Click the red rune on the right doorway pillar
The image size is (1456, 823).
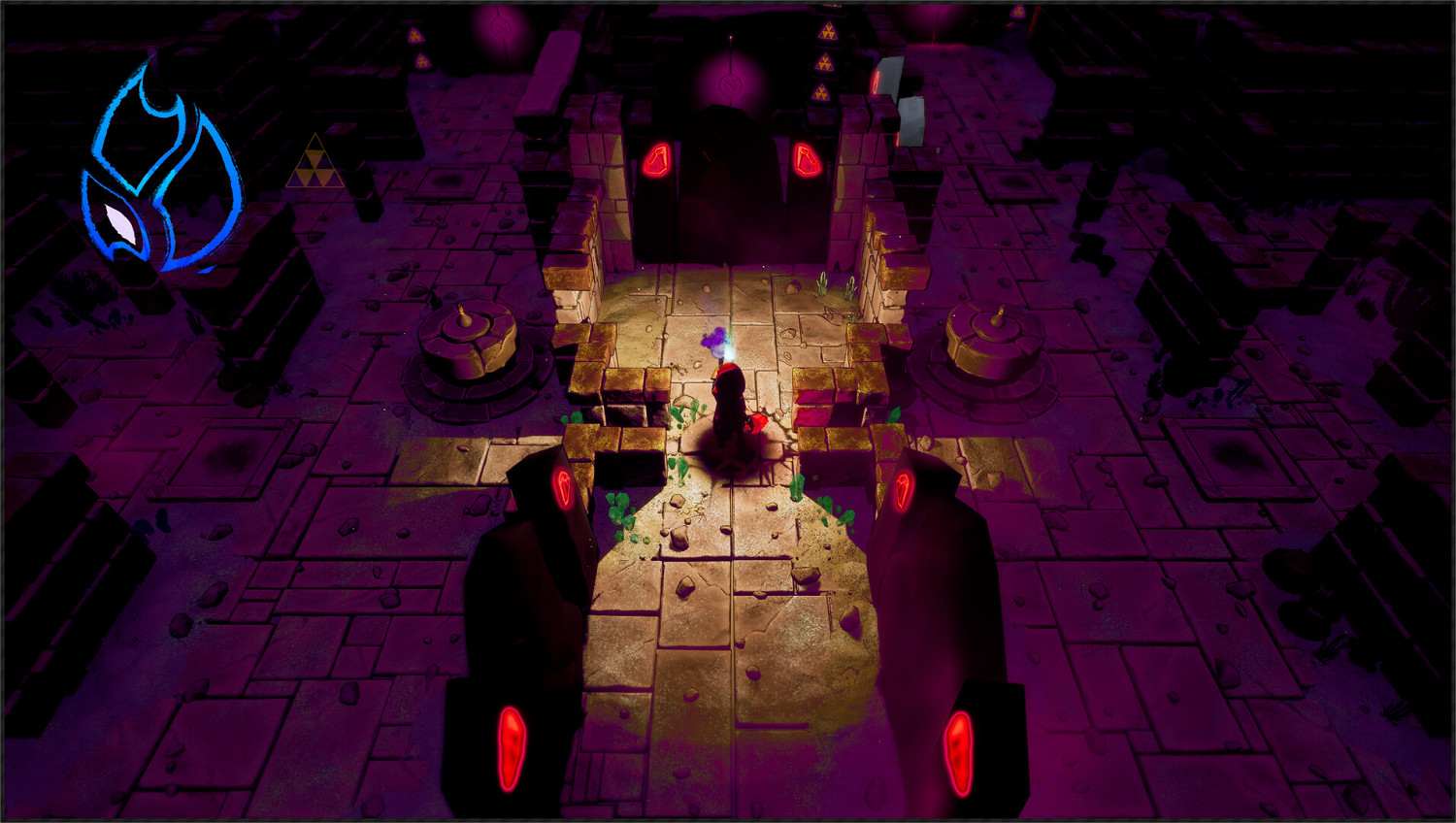pyautogui.click(x=807, y=160)
